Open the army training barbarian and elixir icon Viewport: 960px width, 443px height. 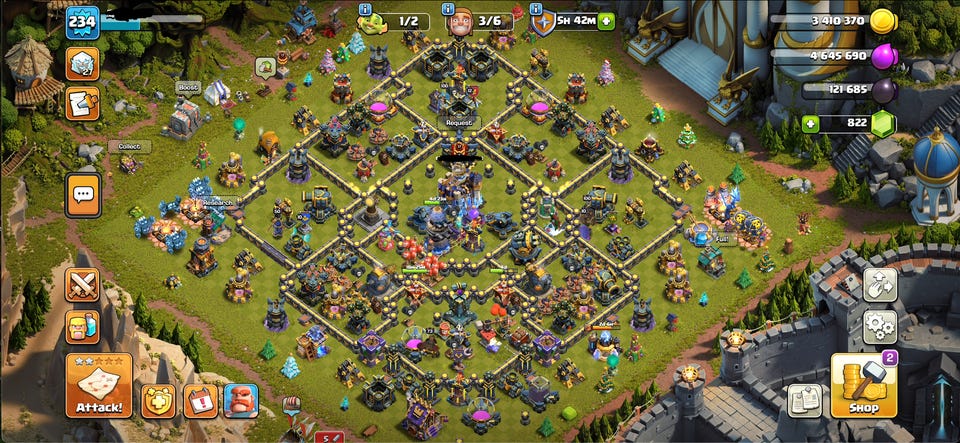coord(82,327)
